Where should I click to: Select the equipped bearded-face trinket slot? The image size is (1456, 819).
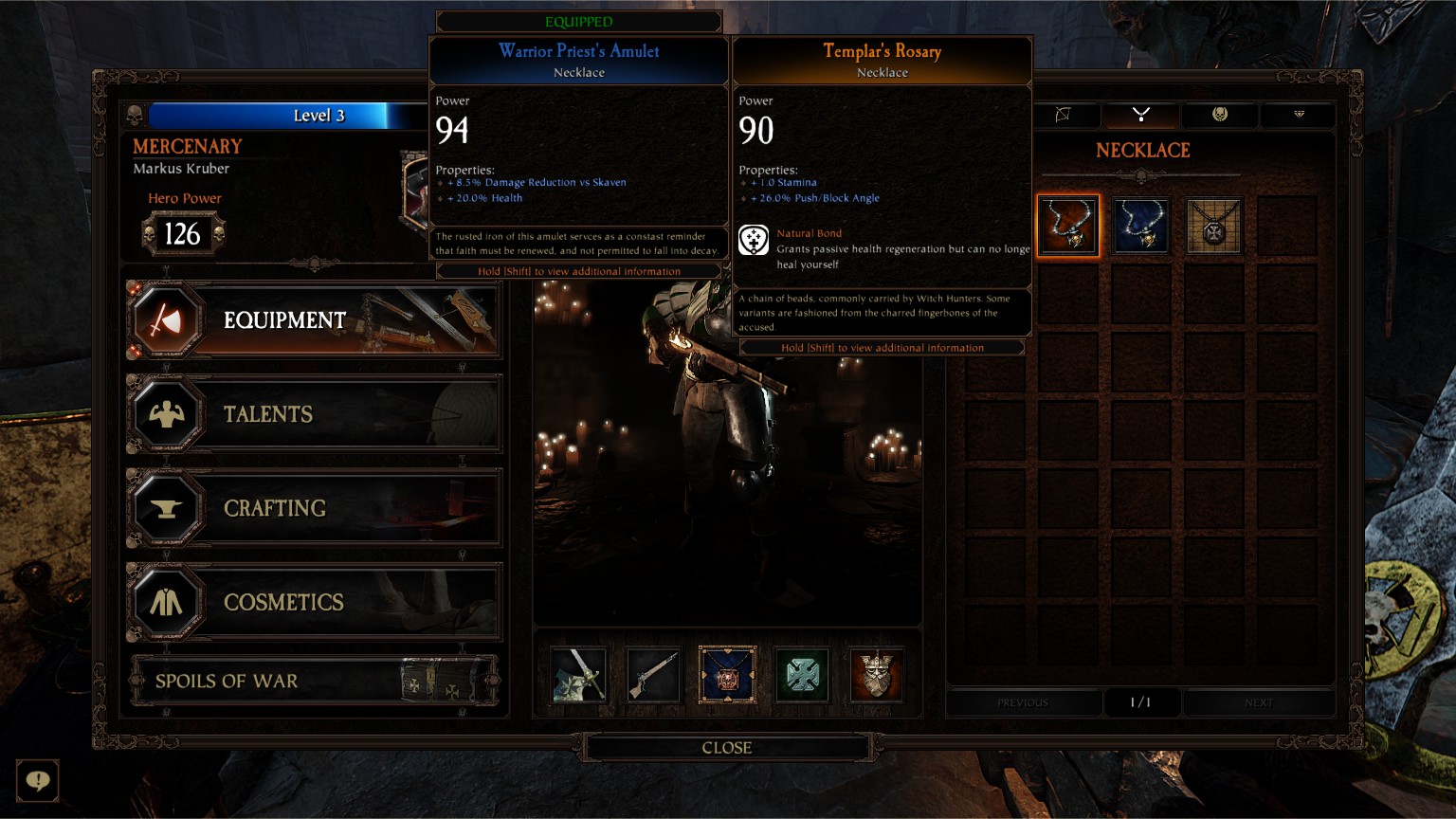[x=876, y=675]
